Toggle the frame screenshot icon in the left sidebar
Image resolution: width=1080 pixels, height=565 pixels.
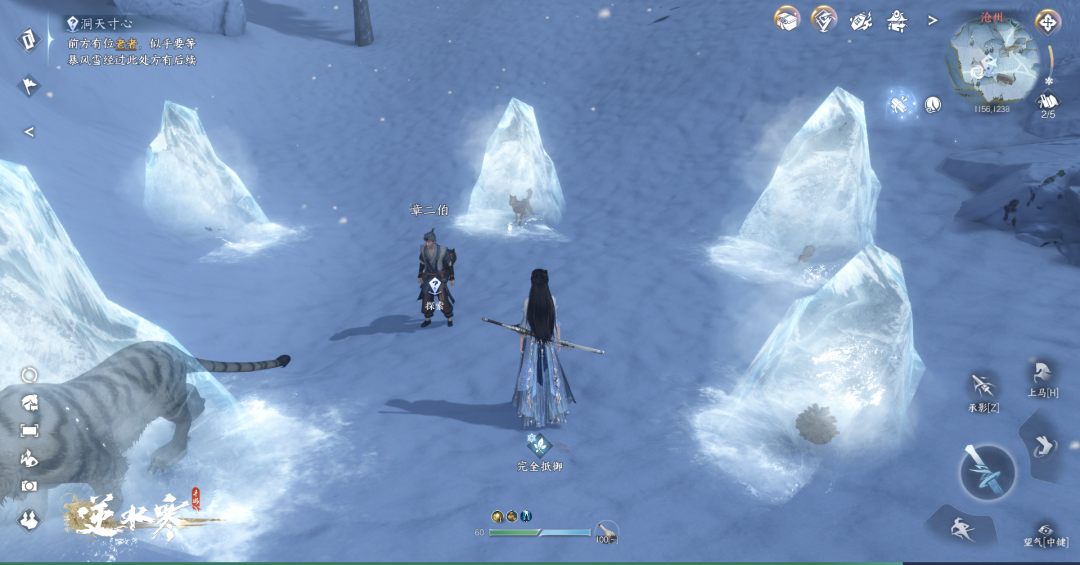point(29,430)
